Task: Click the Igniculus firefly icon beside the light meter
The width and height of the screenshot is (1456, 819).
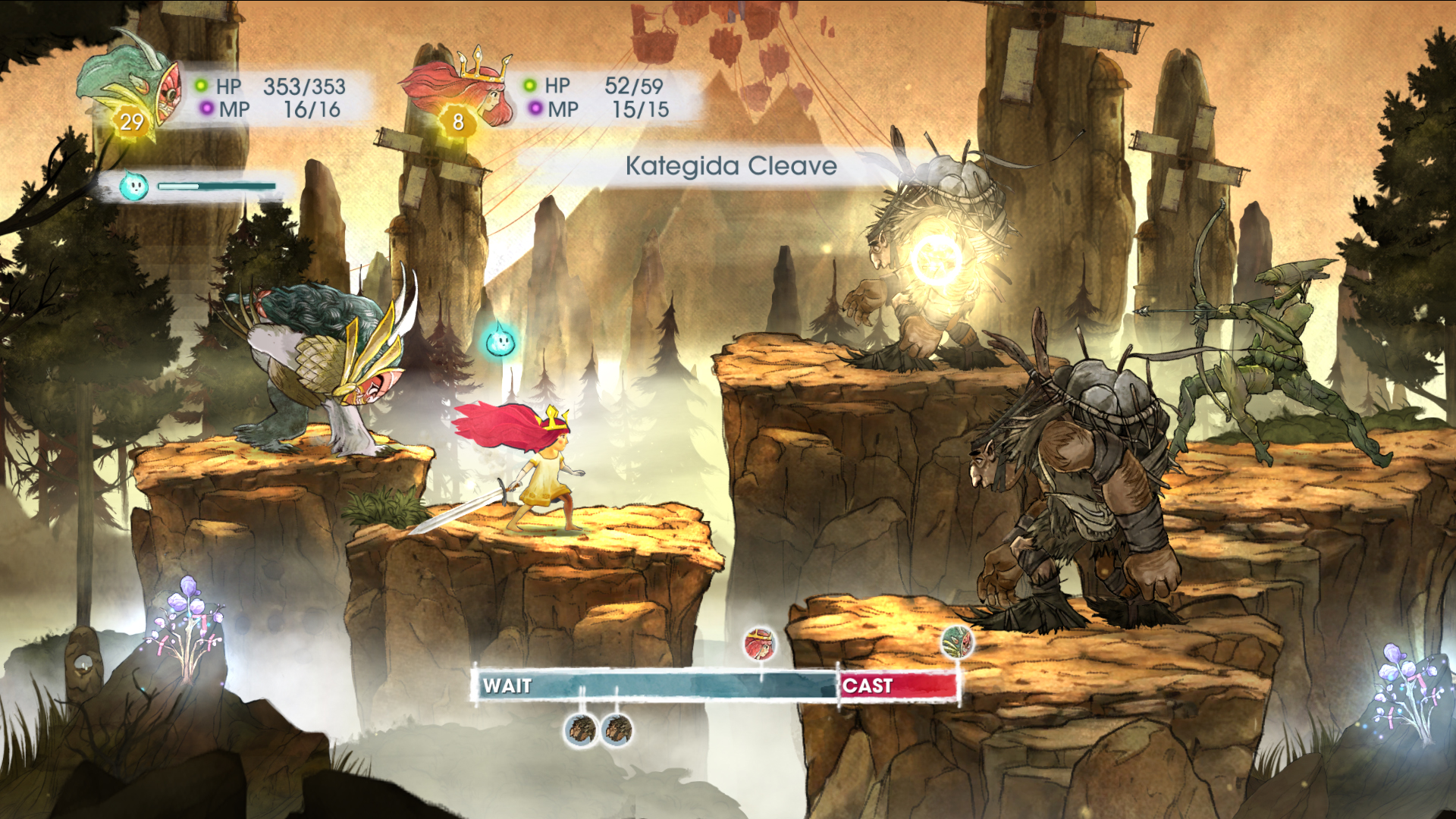Action: [133, 186]
